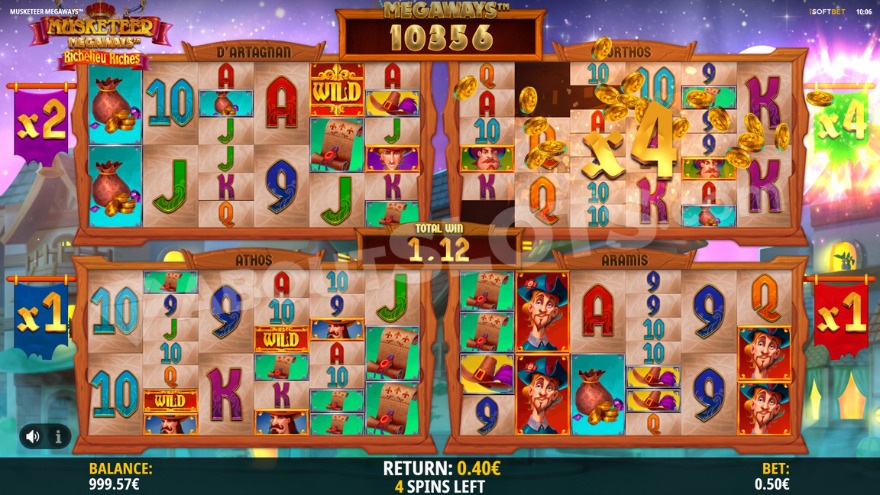Open the game info button
Screen dimensions: 880x495
pyautogui.click(x=58, y=436)
